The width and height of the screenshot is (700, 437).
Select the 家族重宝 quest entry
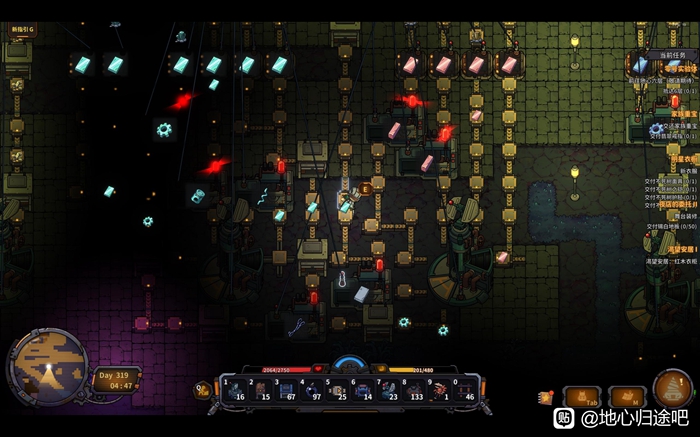pos(683,113)
